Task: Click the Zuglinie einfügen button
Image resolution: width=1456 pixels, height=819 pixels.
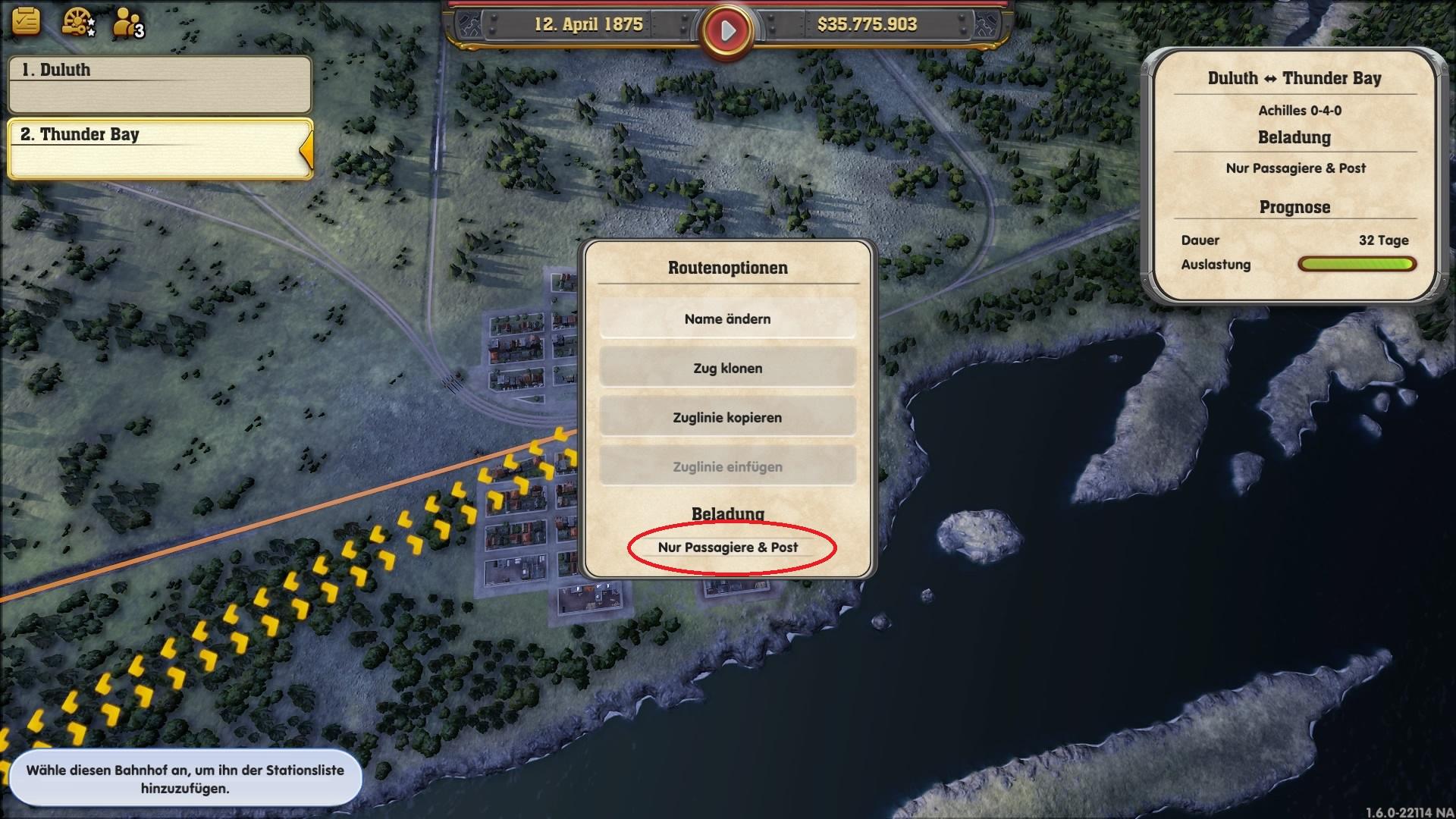Action: pyautogui.click(x=727, y=467)
